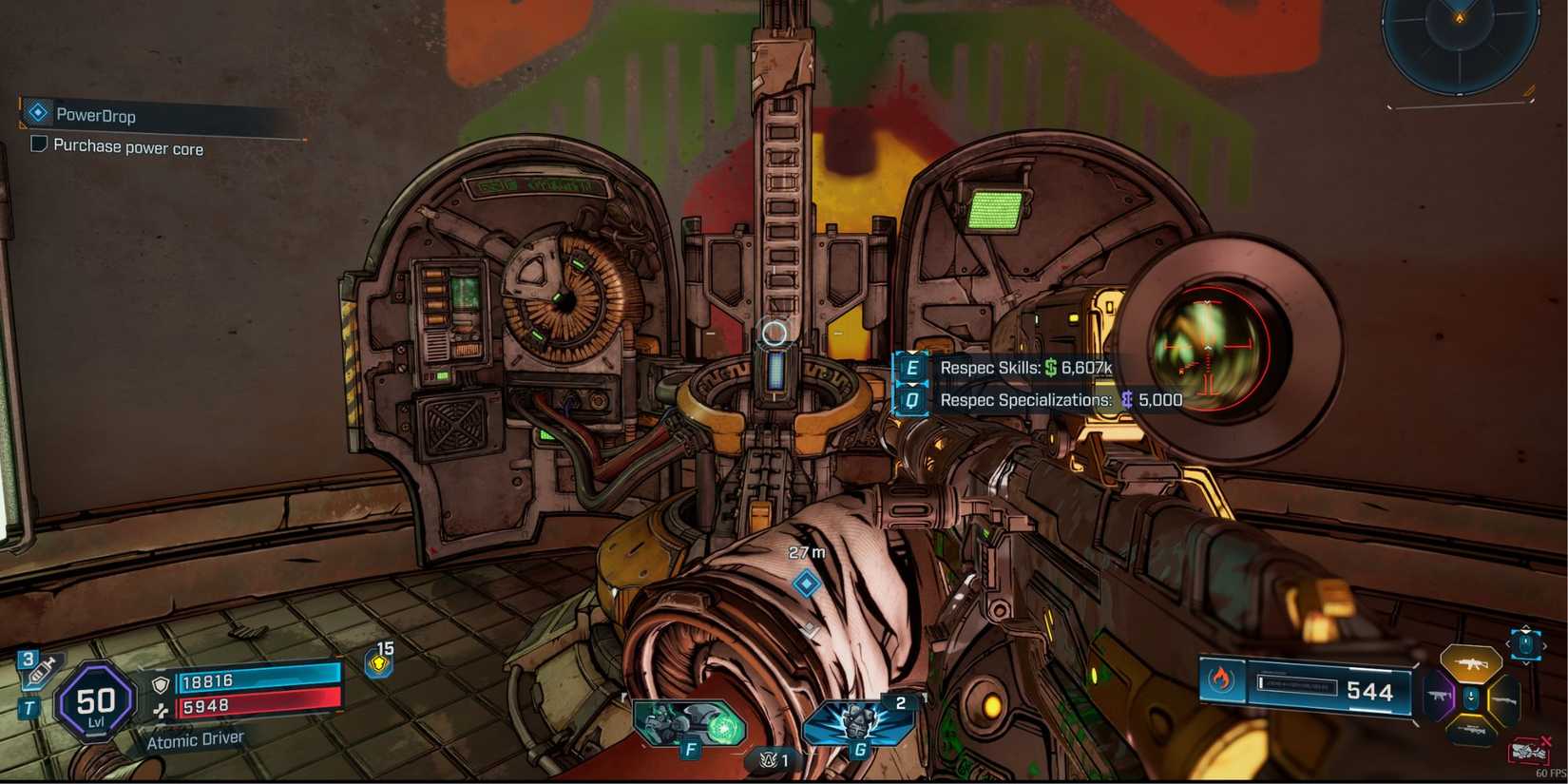Select the purple SMG weapon slot
Image resolution: width=1568 pixels, height=784 pixels.
click(x=1438, y=696)
